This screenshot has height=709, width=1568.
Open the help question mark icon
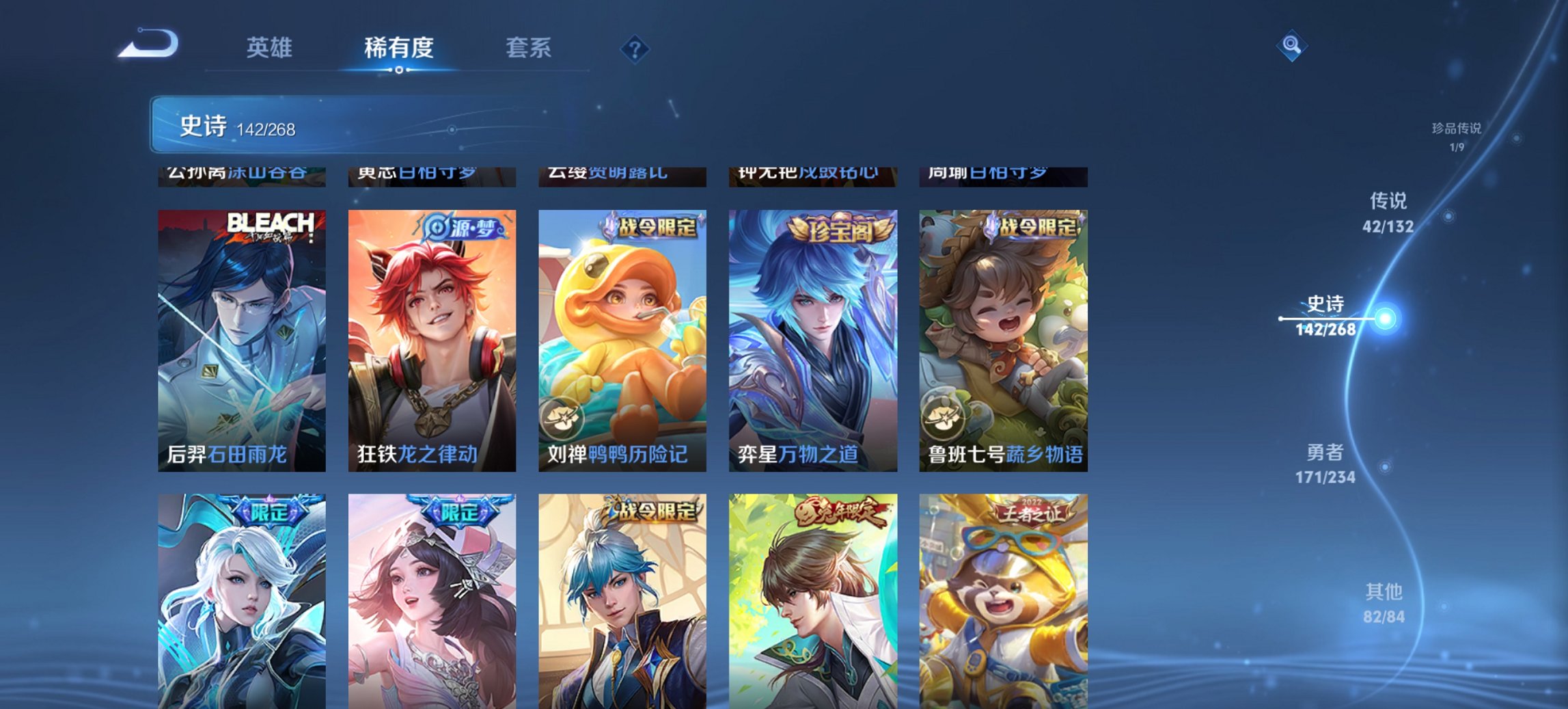tap(635, 49)
